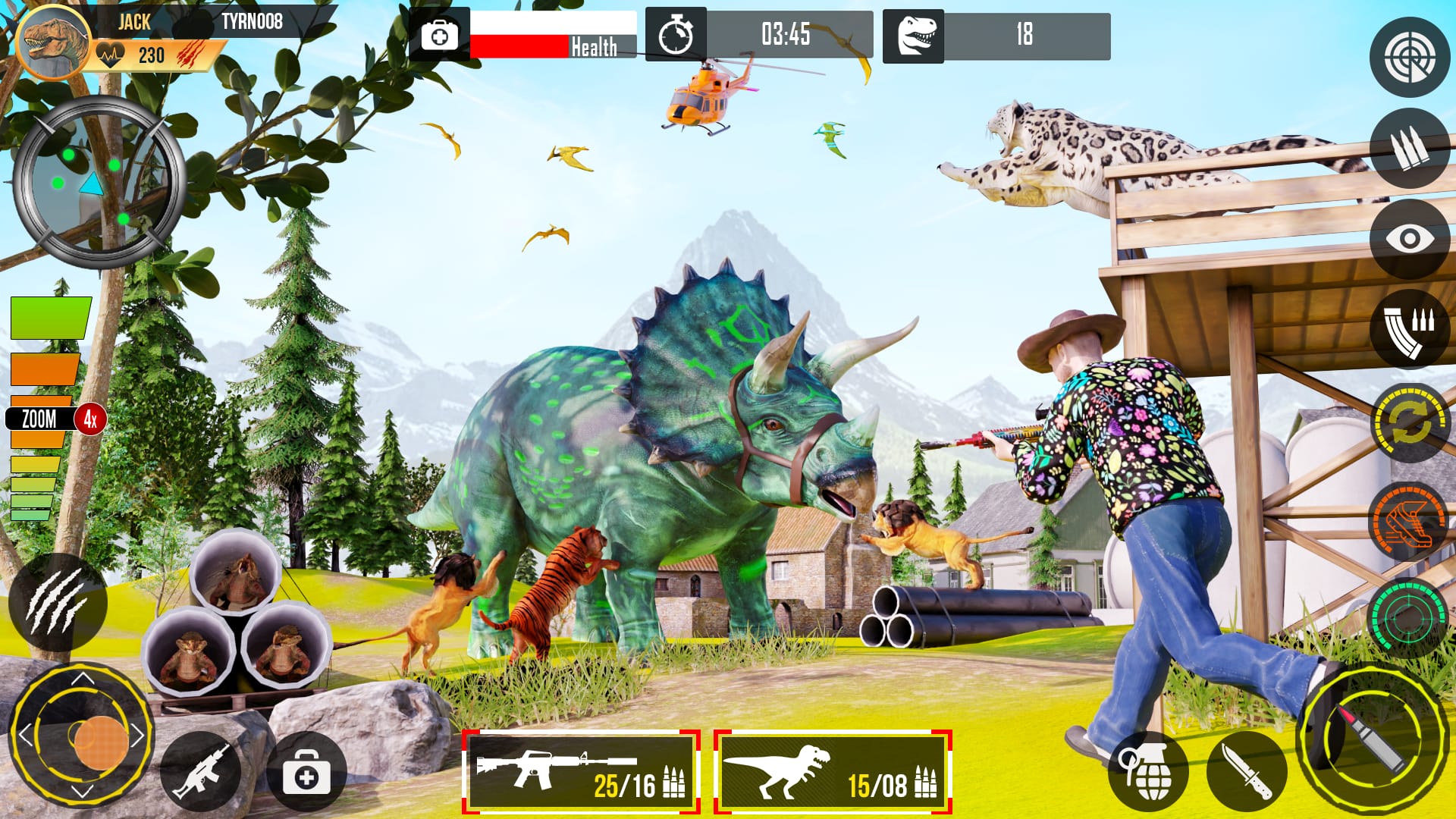Tap the medkit icon beside the health bar
Viewport: 1456px width, 819px height.
tap(440, 34)
